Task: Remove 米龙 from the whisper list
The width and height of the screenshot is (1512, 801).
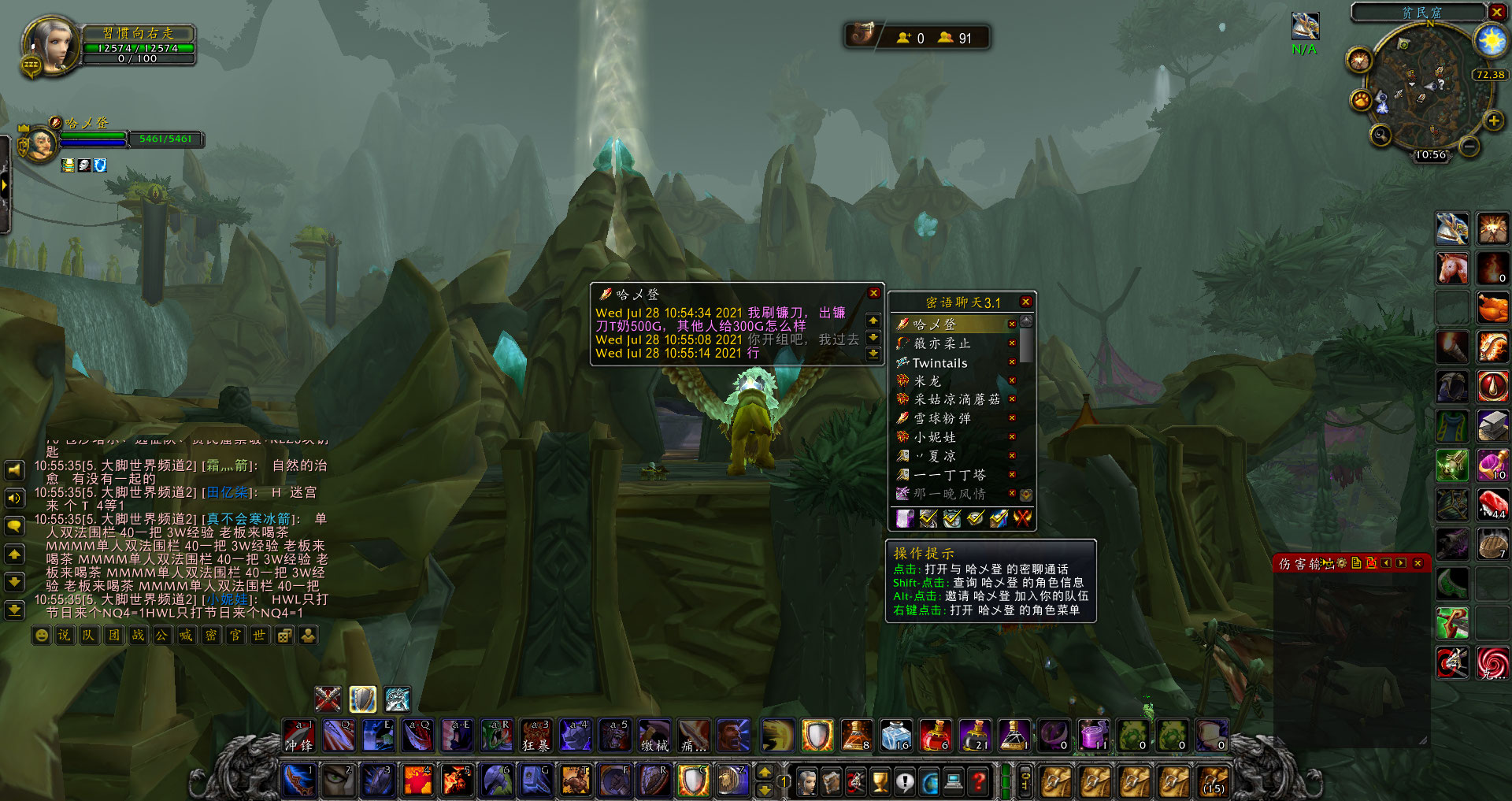Action: pos(1012,381)
